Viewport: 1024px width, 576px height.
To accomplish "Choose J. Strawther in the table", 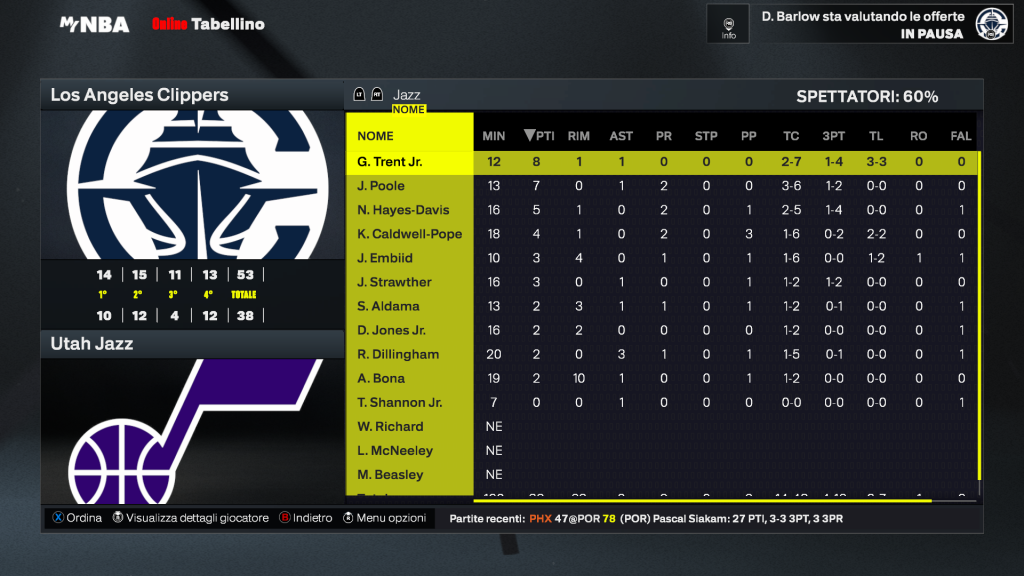I will point(394,282).
